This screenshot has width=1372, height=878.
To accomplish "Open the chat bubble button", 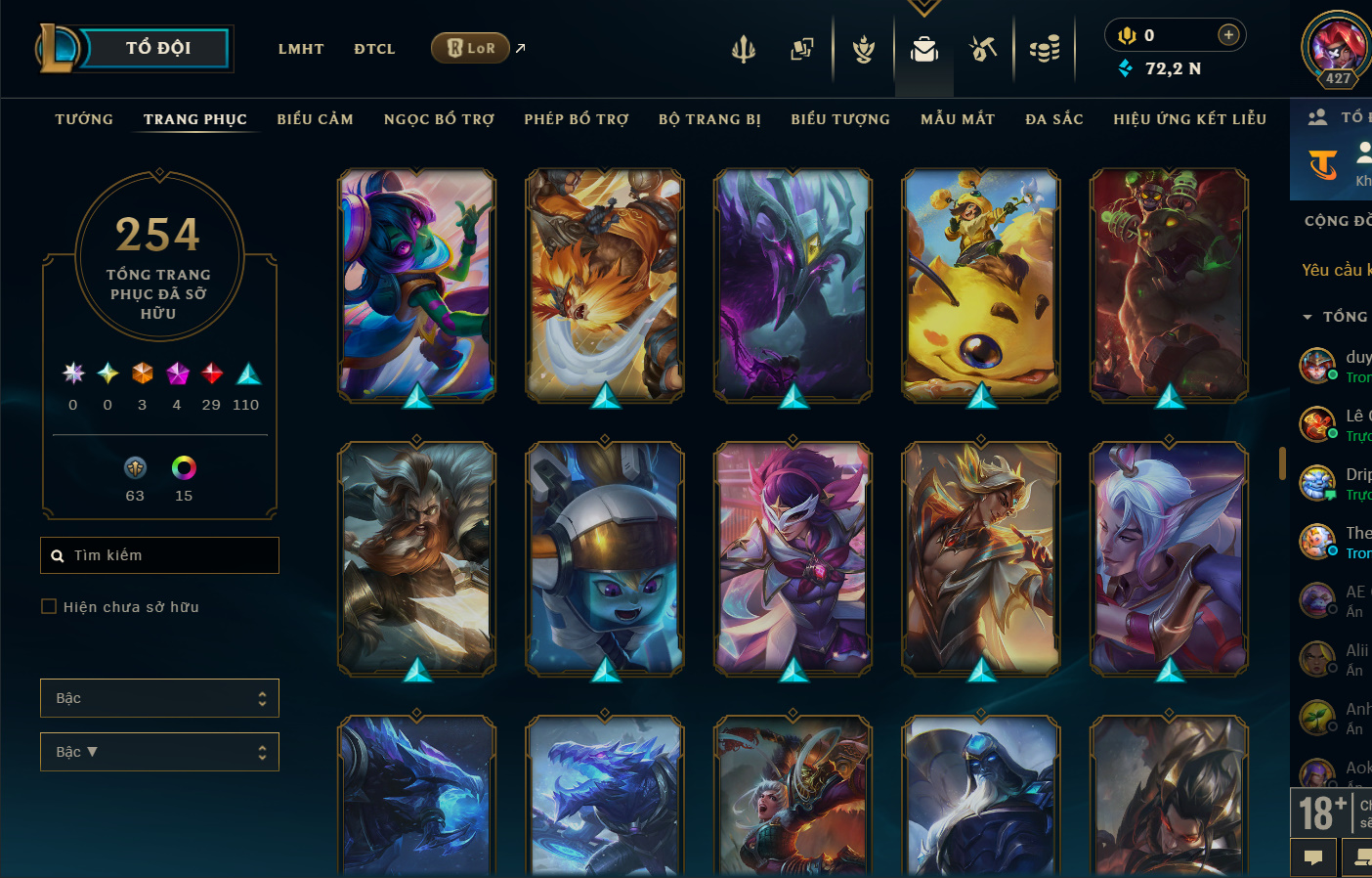I will [x=1313, y=857].
